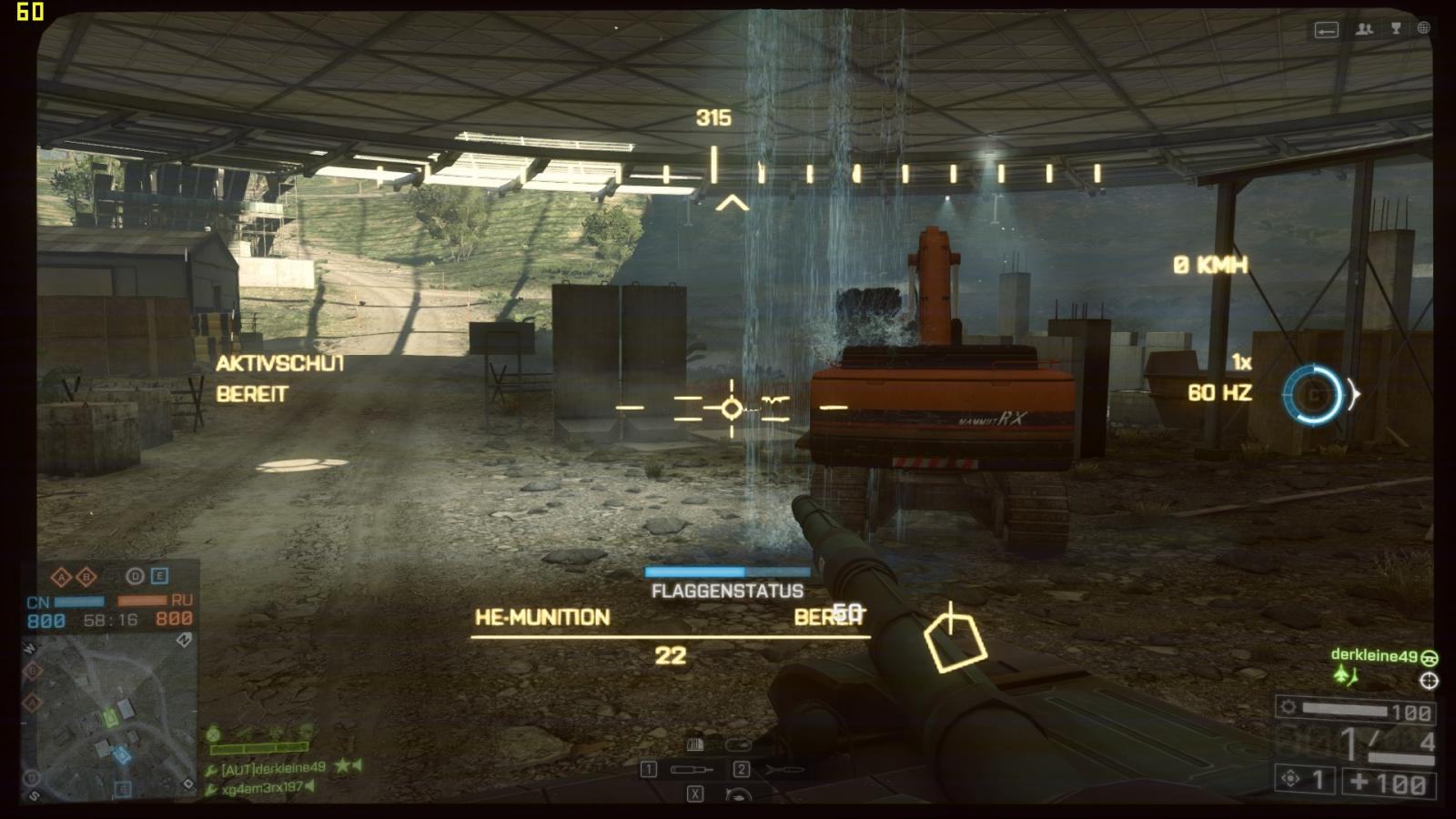Open the squad members icon

(x=1364, y=29)
